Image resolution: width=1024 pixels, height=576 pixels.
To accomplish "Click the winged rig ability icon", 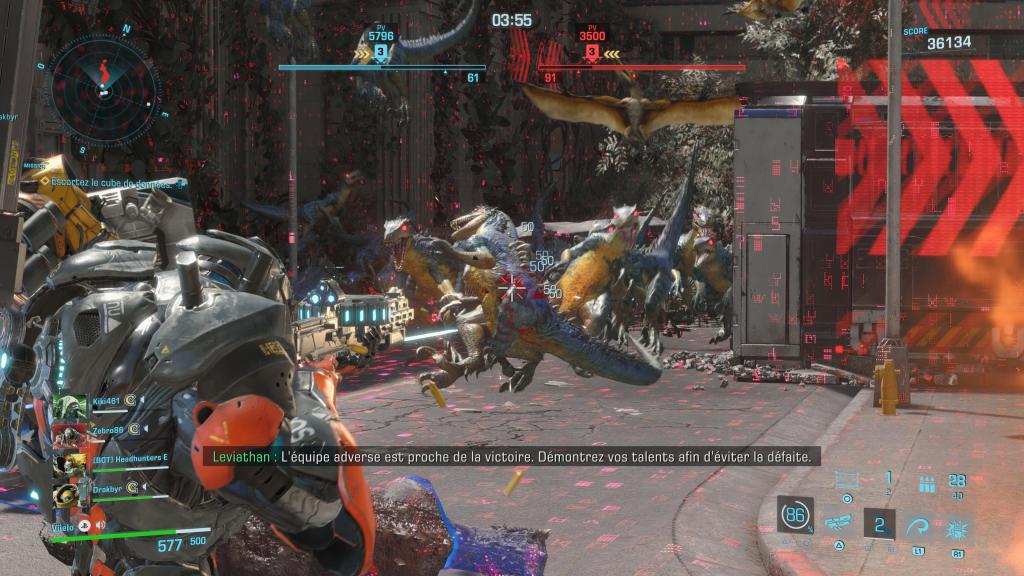I will [x=838, y=522].
